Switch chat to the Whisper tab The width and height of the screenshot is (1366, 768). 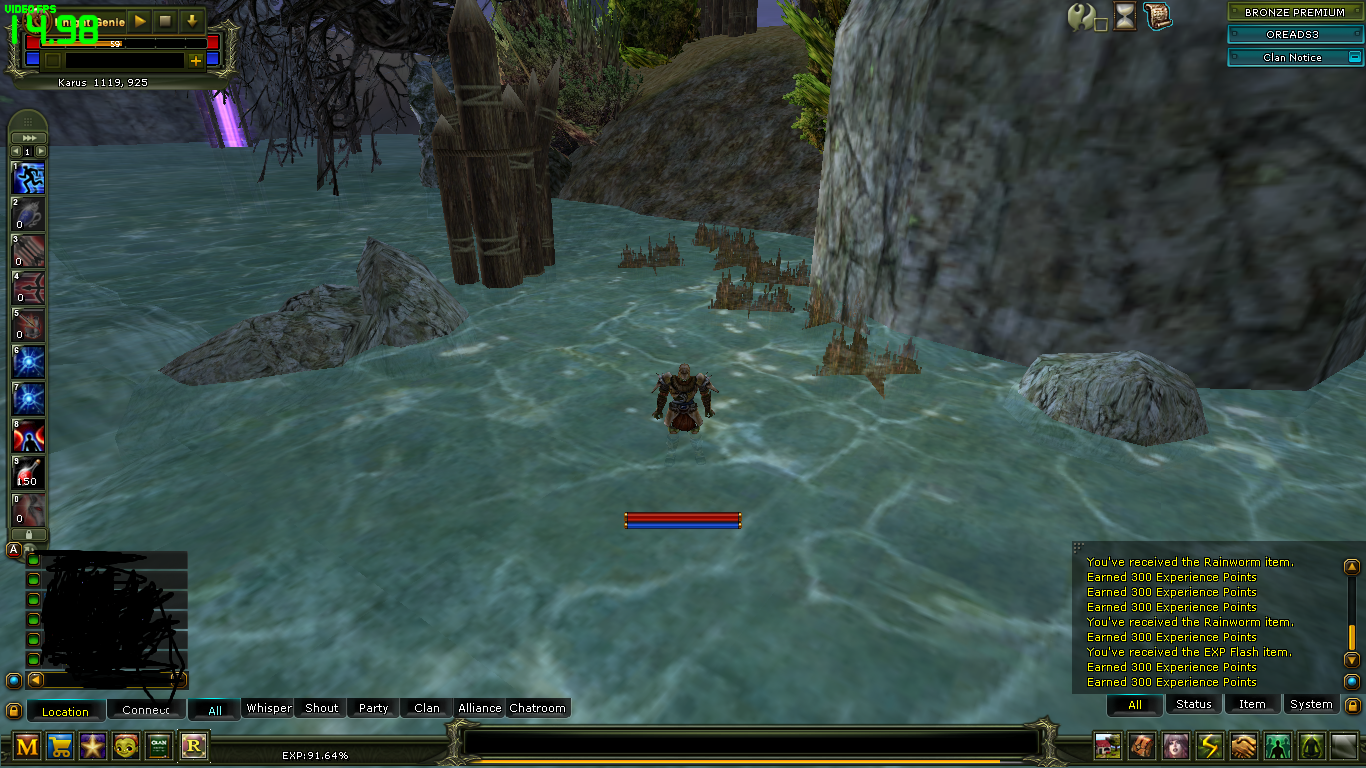[x=269, y=708]
